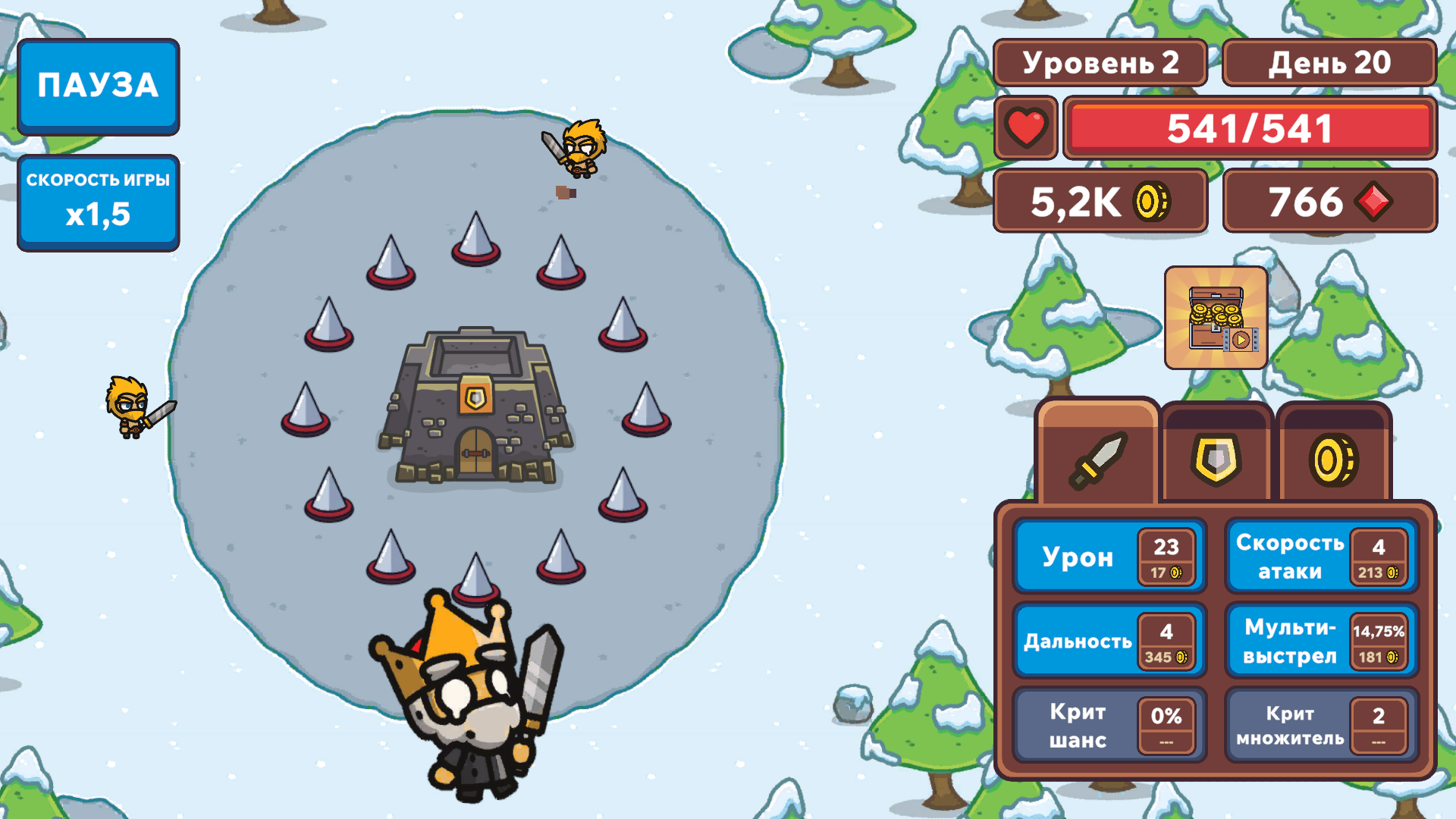Click the heart icon next to the health bar

[1025, 129]
